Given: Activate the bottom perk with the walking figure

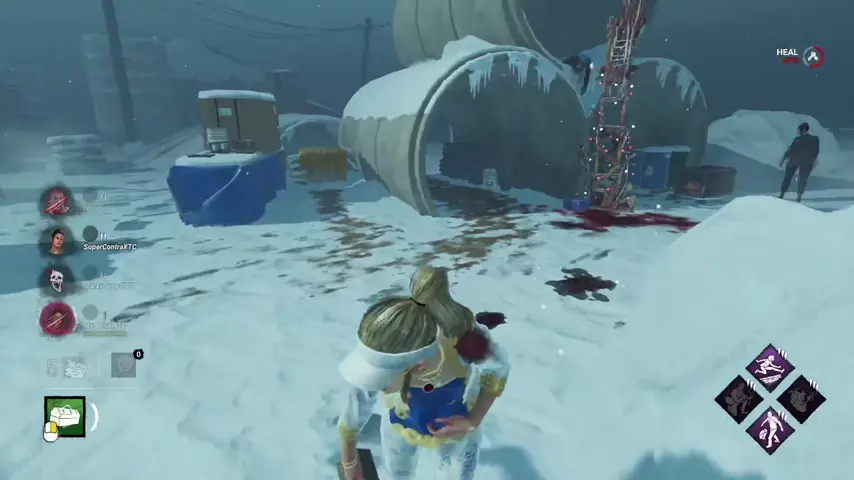Looking at the screenshot, I should (x=770, y=429).
